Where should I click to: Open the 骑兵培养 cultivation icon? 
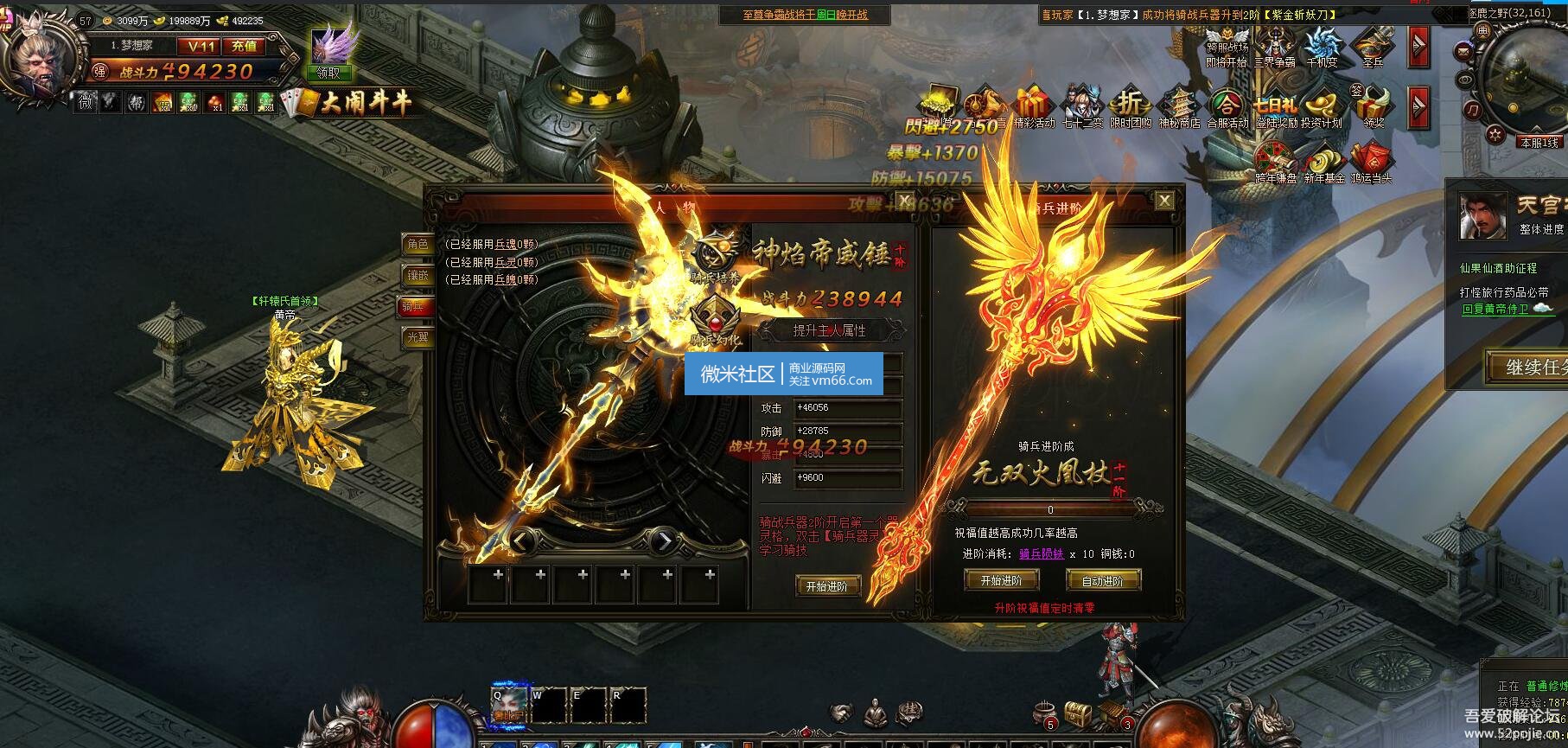point(716,257)
